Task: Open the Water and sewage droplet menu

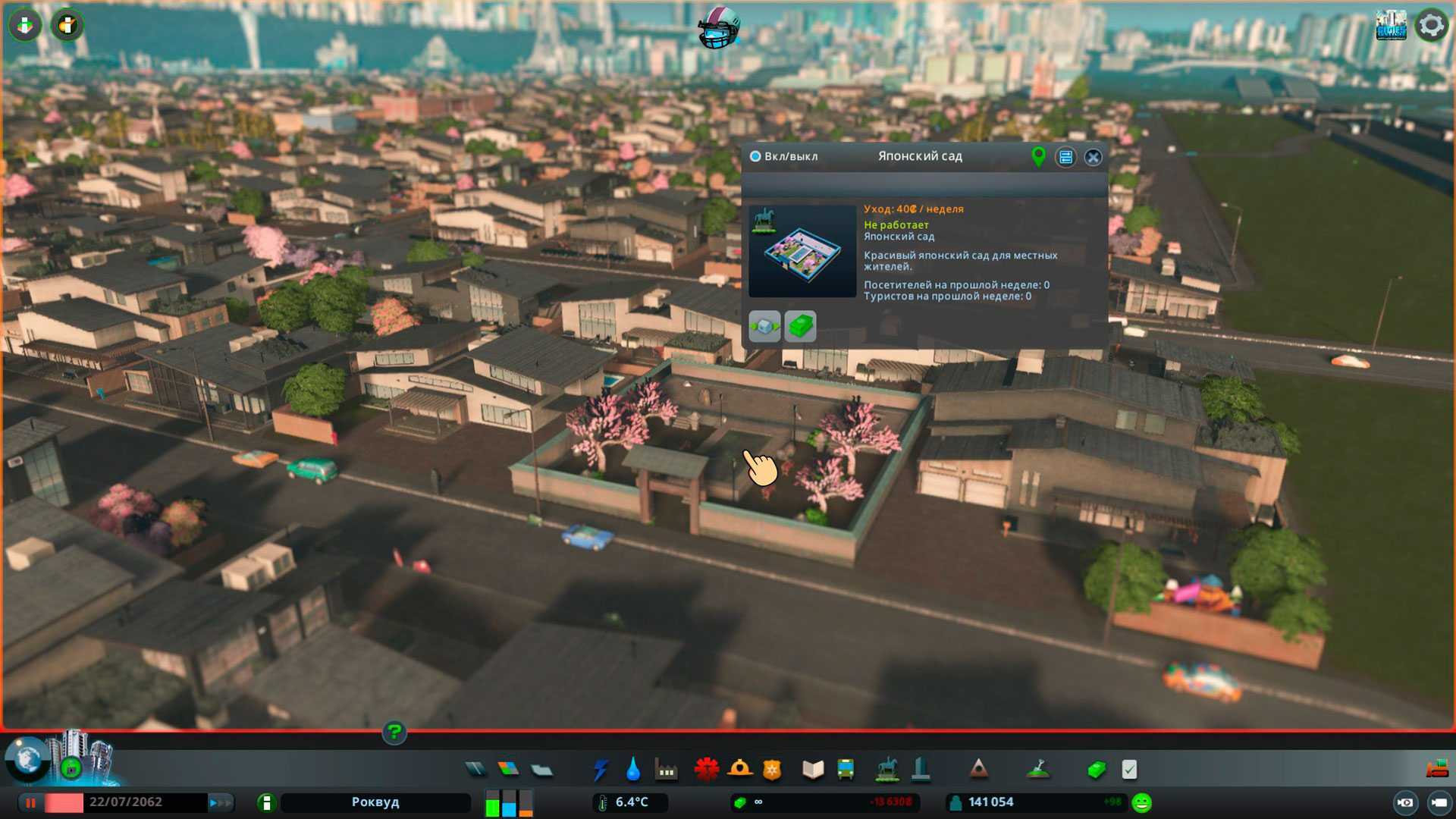Action: pyautogui.click(x=633, y=770)
